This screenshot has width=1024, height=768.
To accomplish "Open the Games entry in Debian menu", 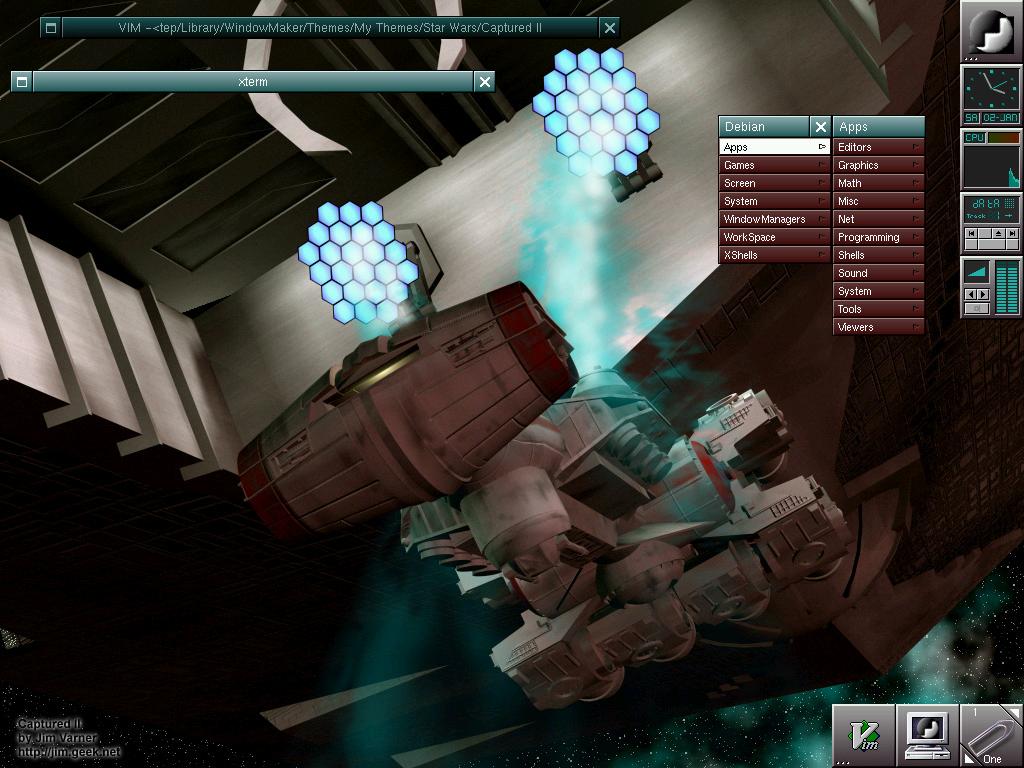I will 775,165.
